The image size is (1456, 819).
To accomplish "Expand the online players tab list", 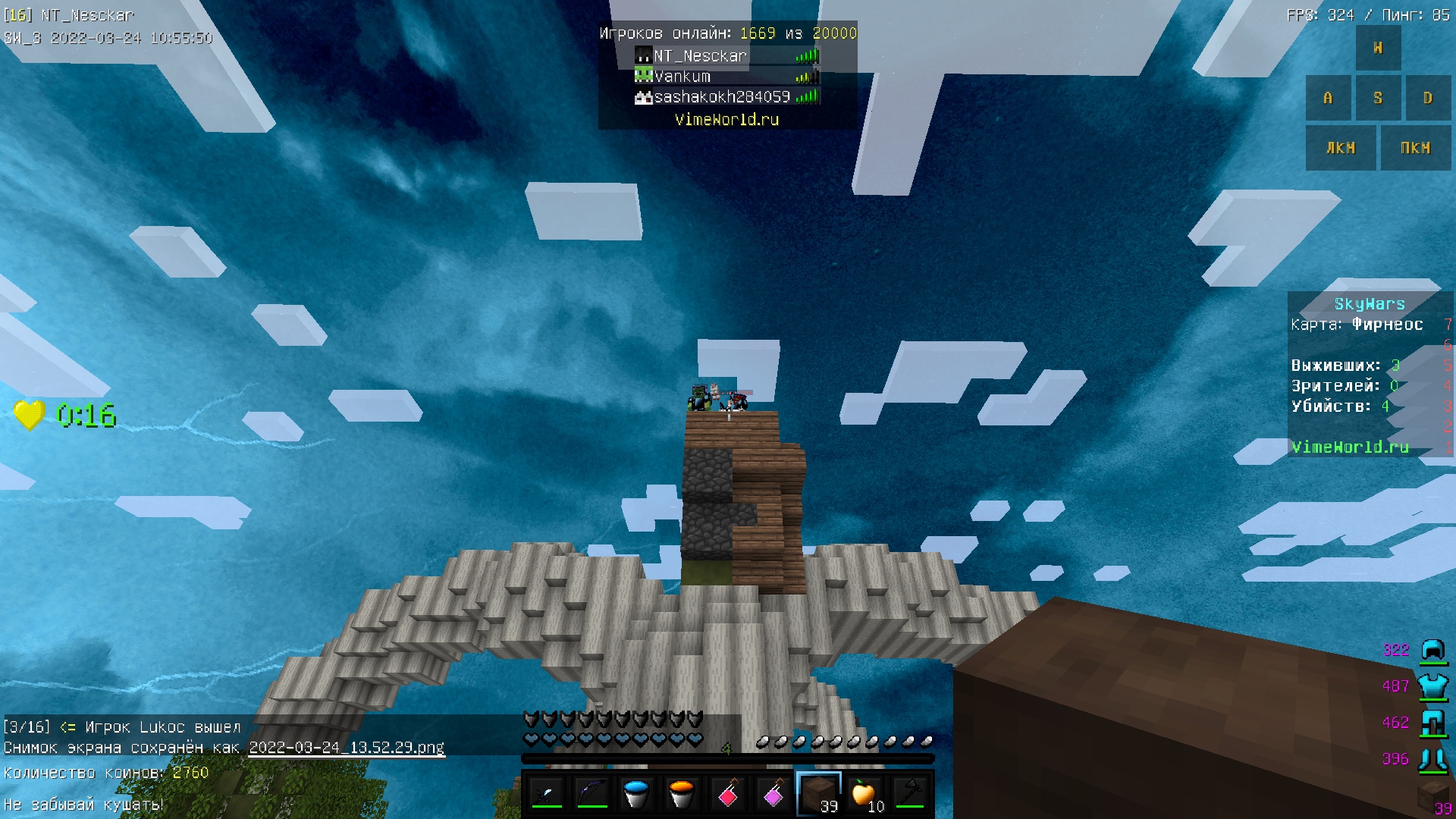I will pos(726,33).
